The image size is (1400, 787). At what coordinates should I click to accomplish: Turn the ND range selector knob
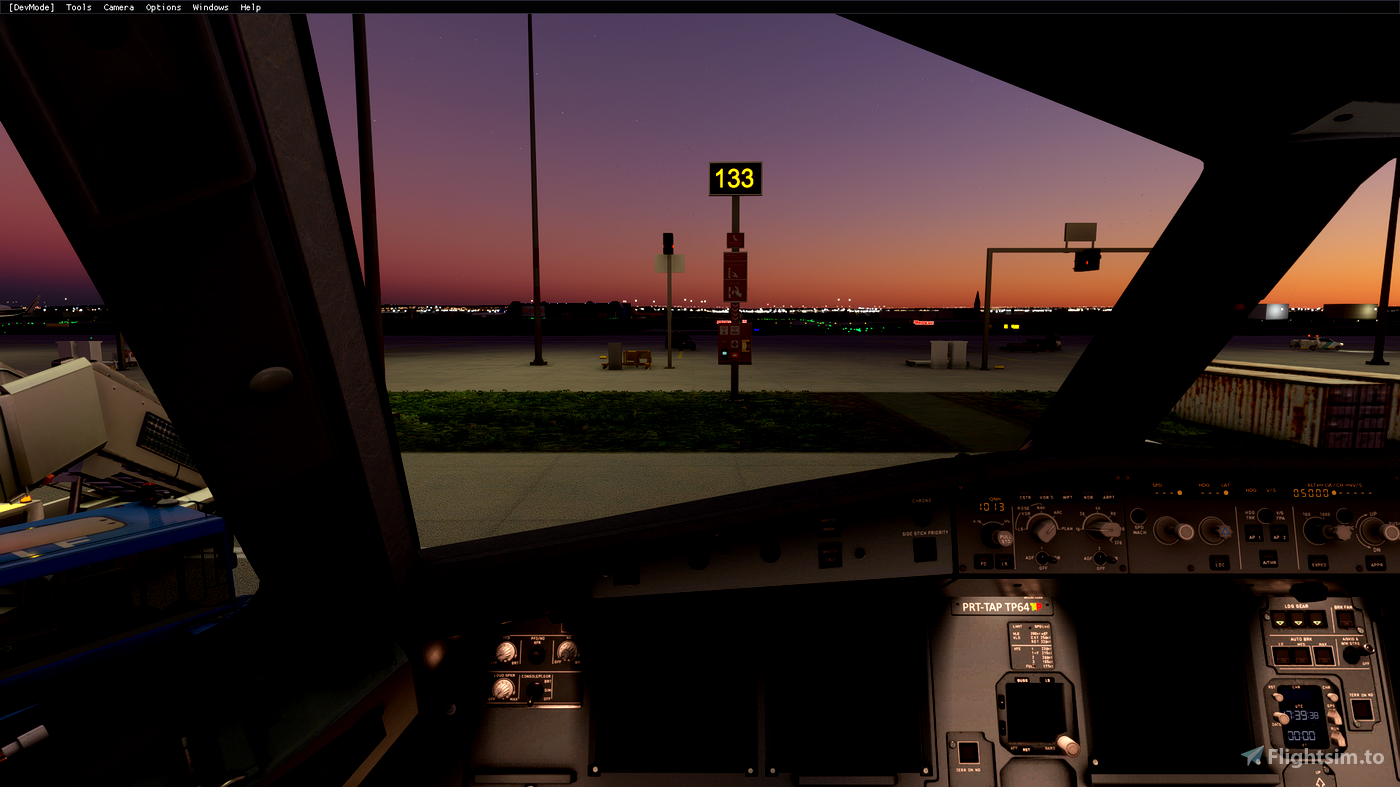(1101, 529)
